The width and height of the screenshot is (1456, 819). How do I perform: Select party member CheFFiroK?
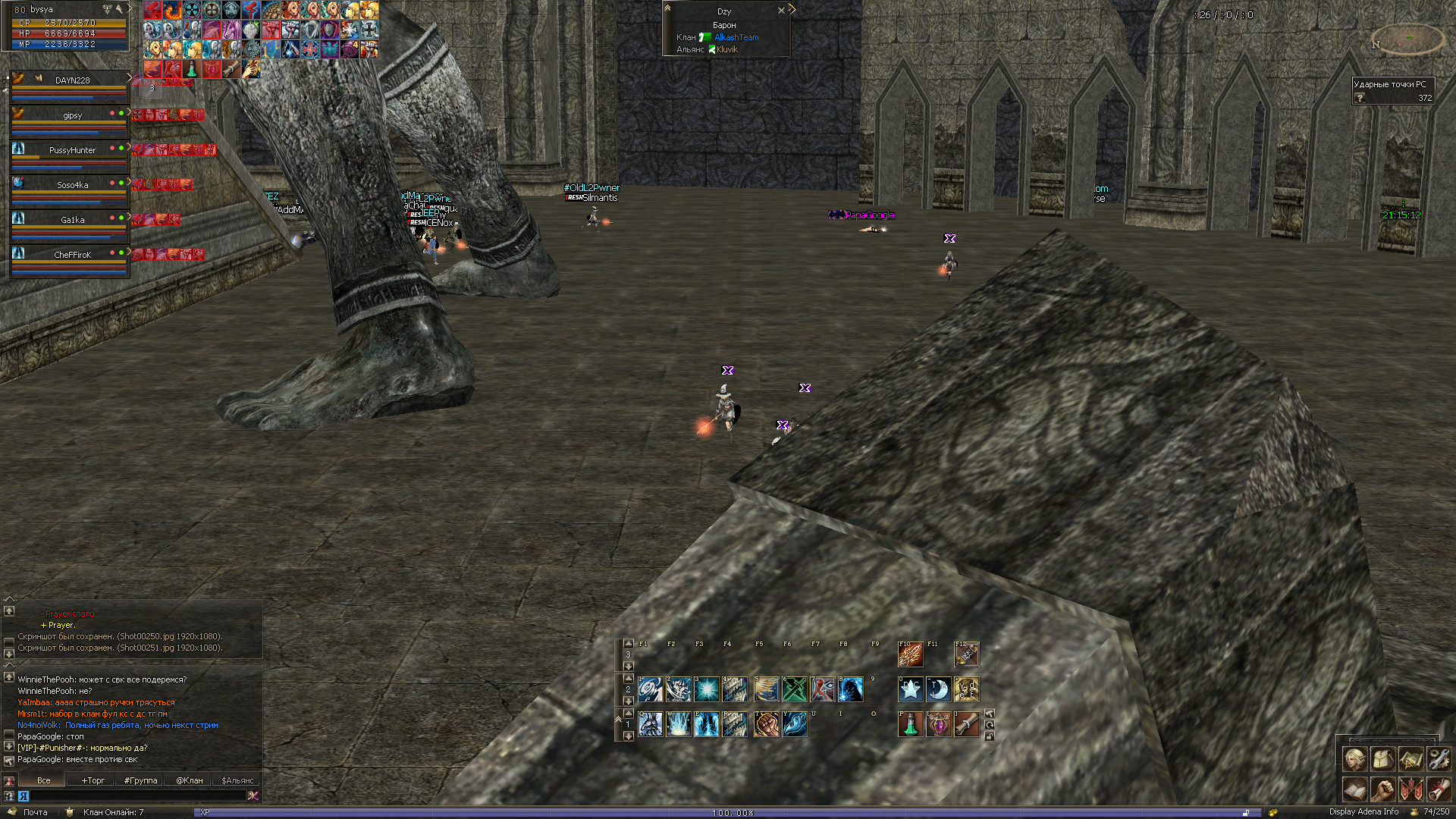coord(72,255)
